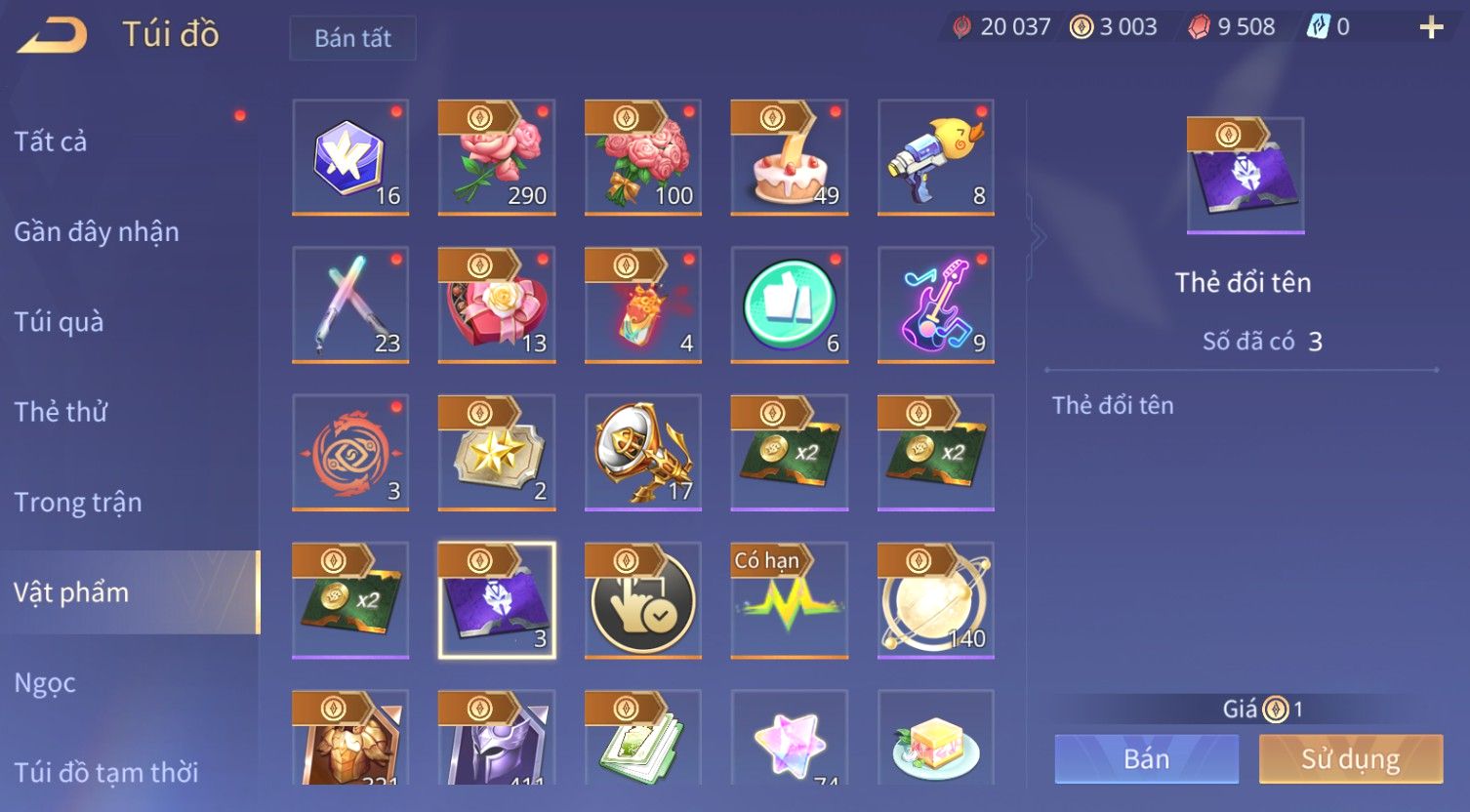The width and height of the screenshot is (1470, 812).
Task: Choose the Có hạn pulse wave item
Action: (x=789, y=600)
